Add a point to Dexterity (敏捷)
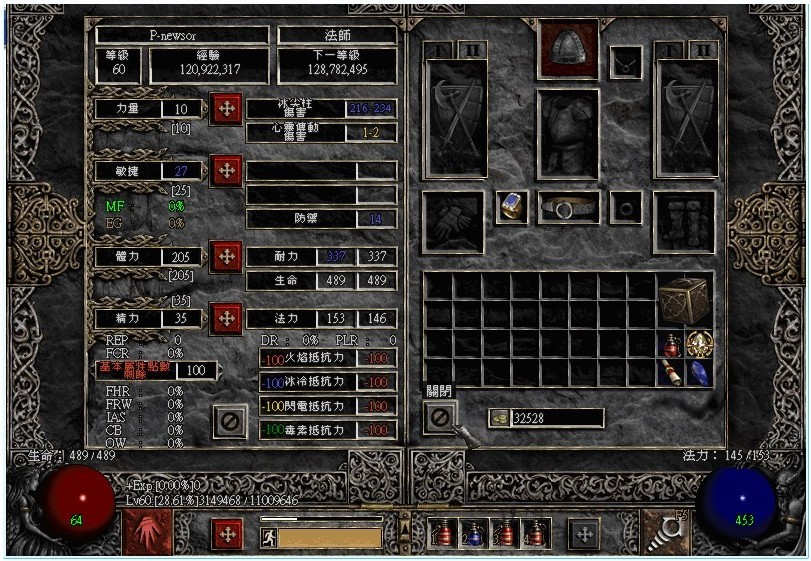The image size is (811, 561). pyautogui.click(x=226, y=171)
